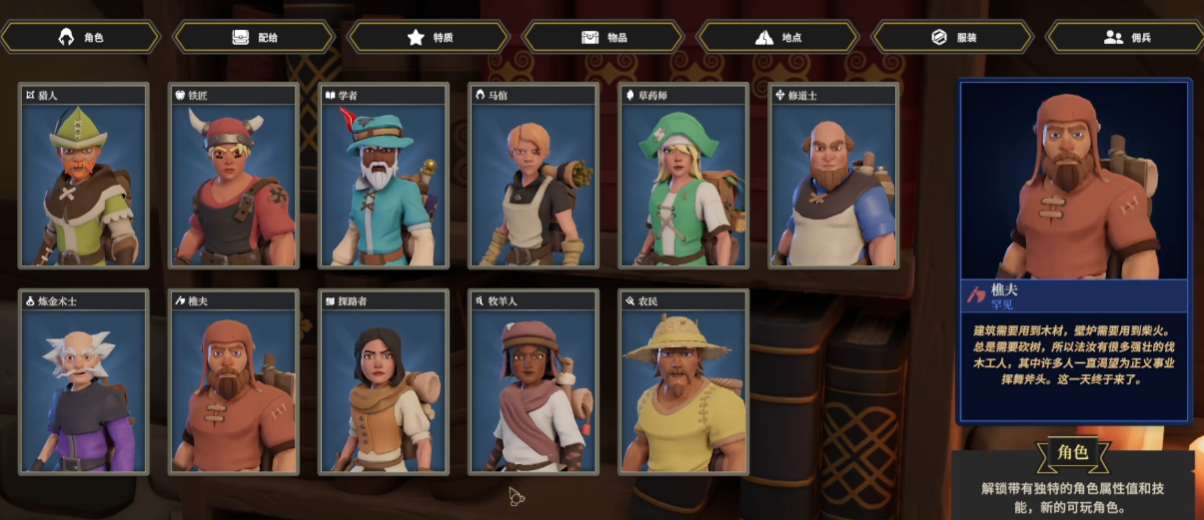Select the 修道士 character card

pos(834,176)
